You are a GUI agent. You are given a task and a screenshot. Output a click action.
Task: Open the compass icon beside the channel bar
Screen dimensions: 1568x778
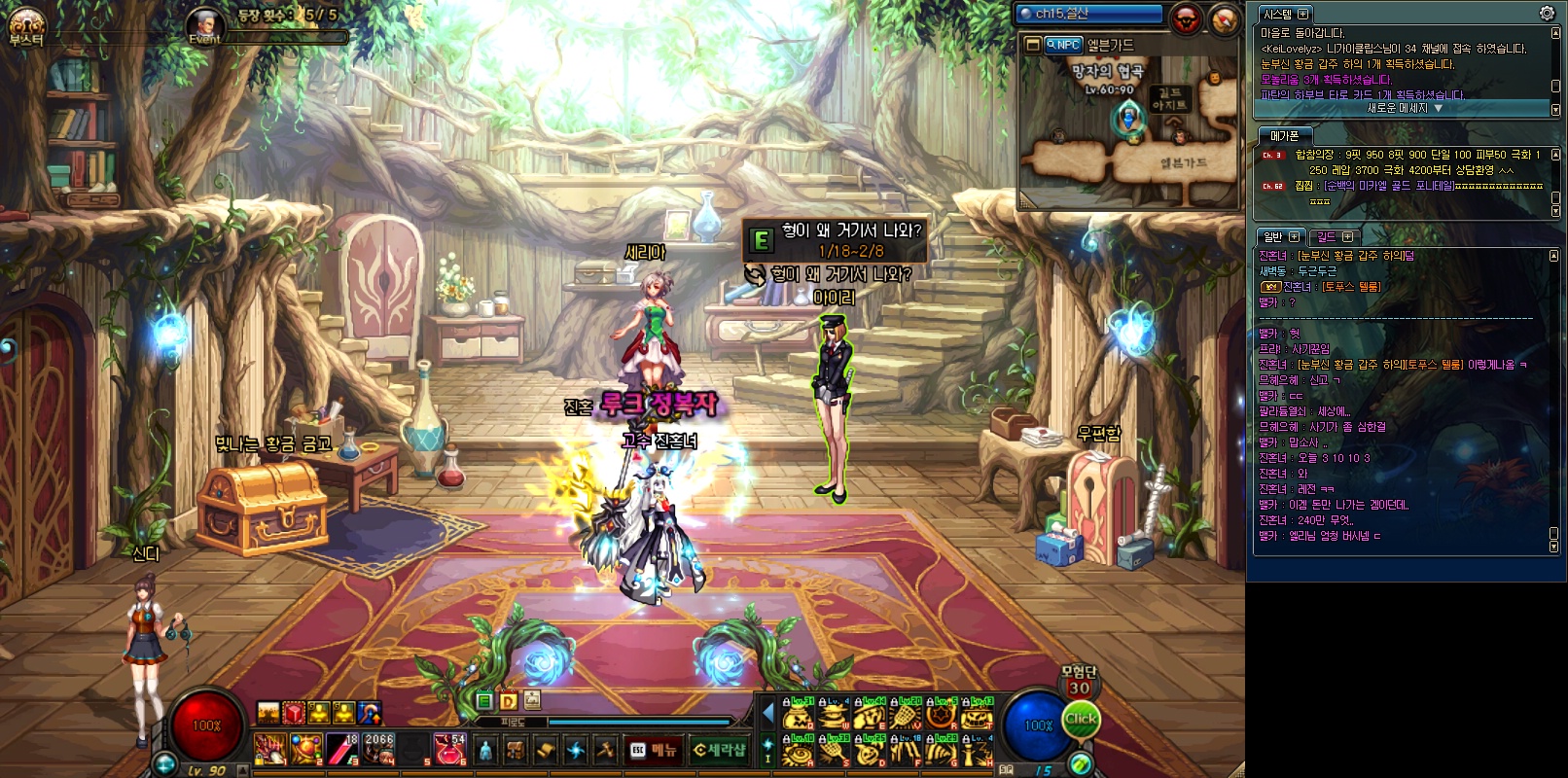[x=1224, y=18]
